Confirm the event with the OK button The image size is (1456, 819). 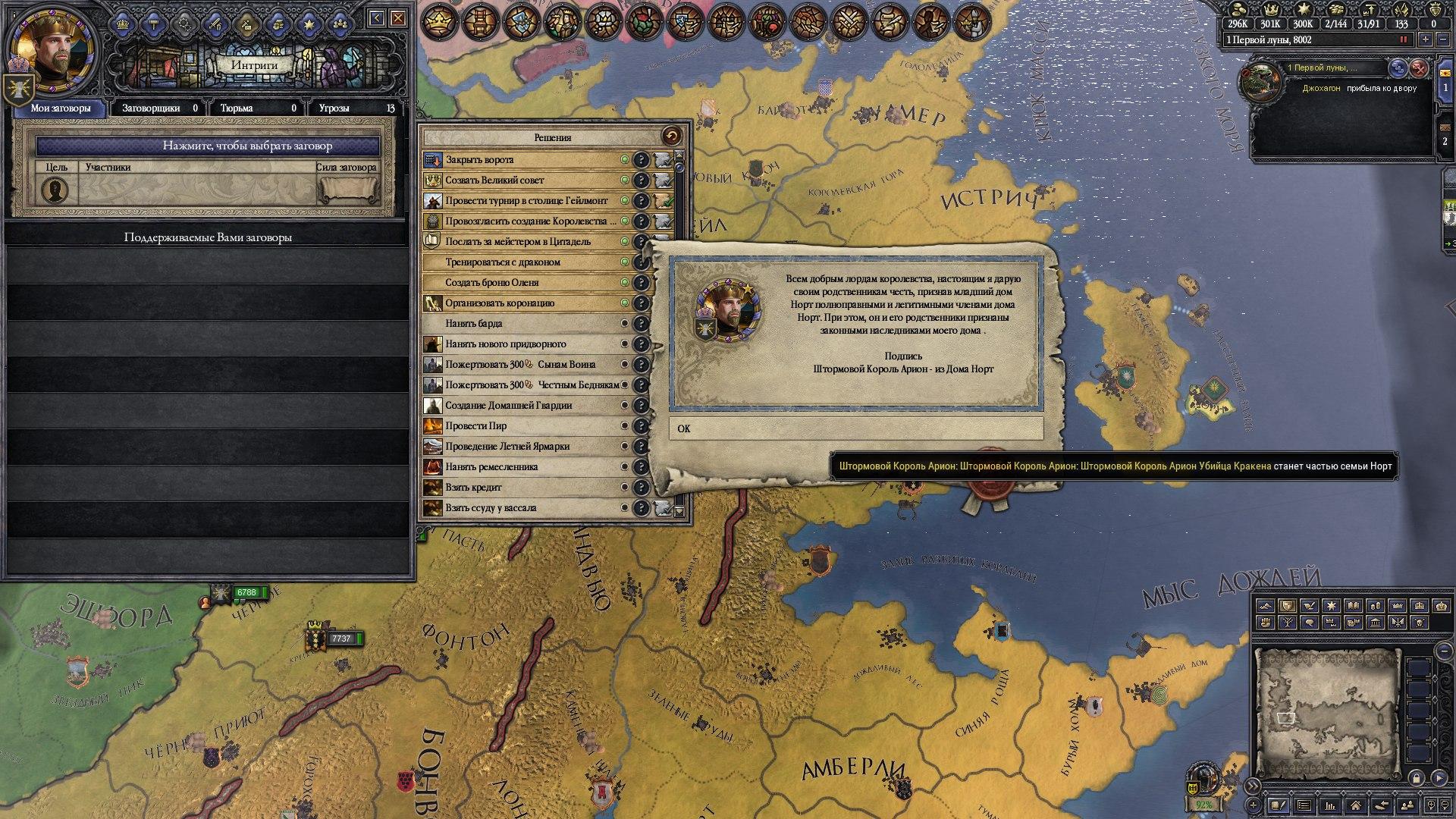855,428
